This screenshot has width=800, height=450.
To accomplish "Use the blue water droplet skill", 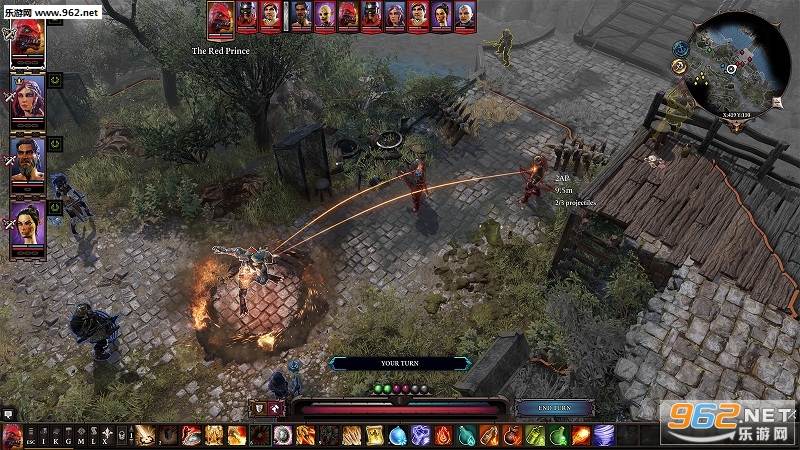I will point(397,436).
